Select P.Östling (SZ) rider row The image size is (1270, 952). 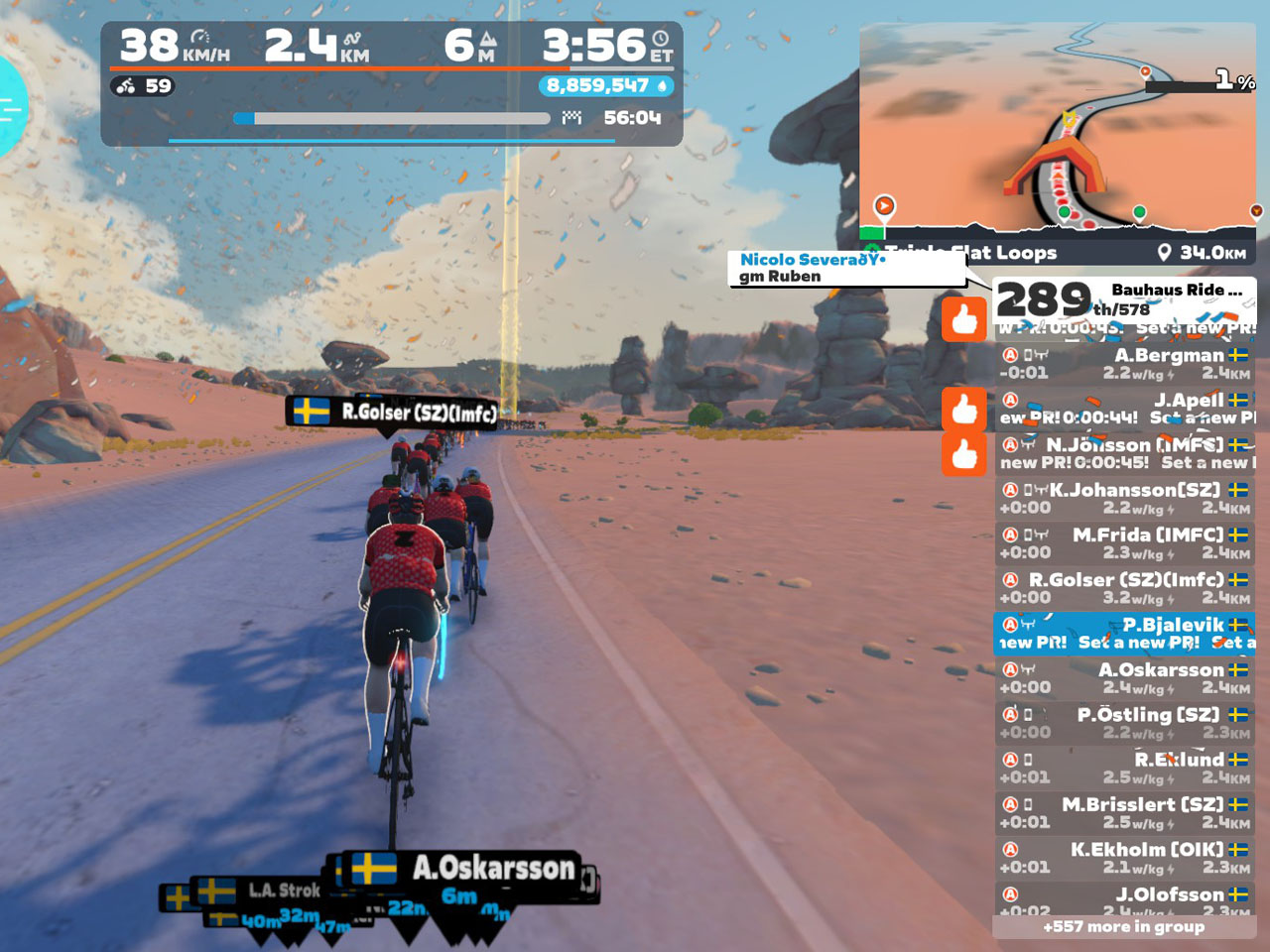pos(1124,723)
